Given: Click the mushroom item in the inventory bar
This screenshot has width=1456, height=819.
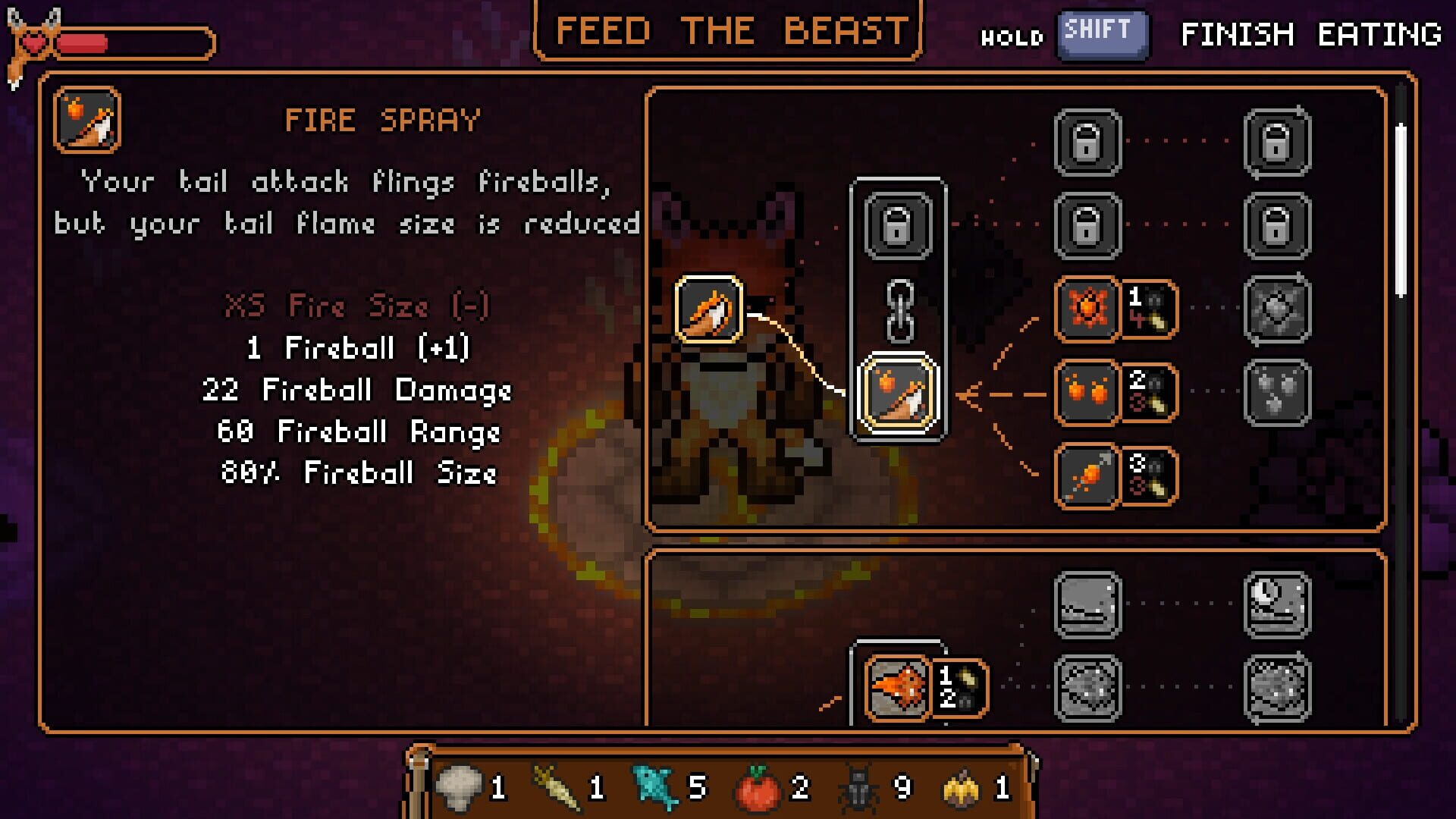Looking at the screenshot, I should click(x=461, y=789).
